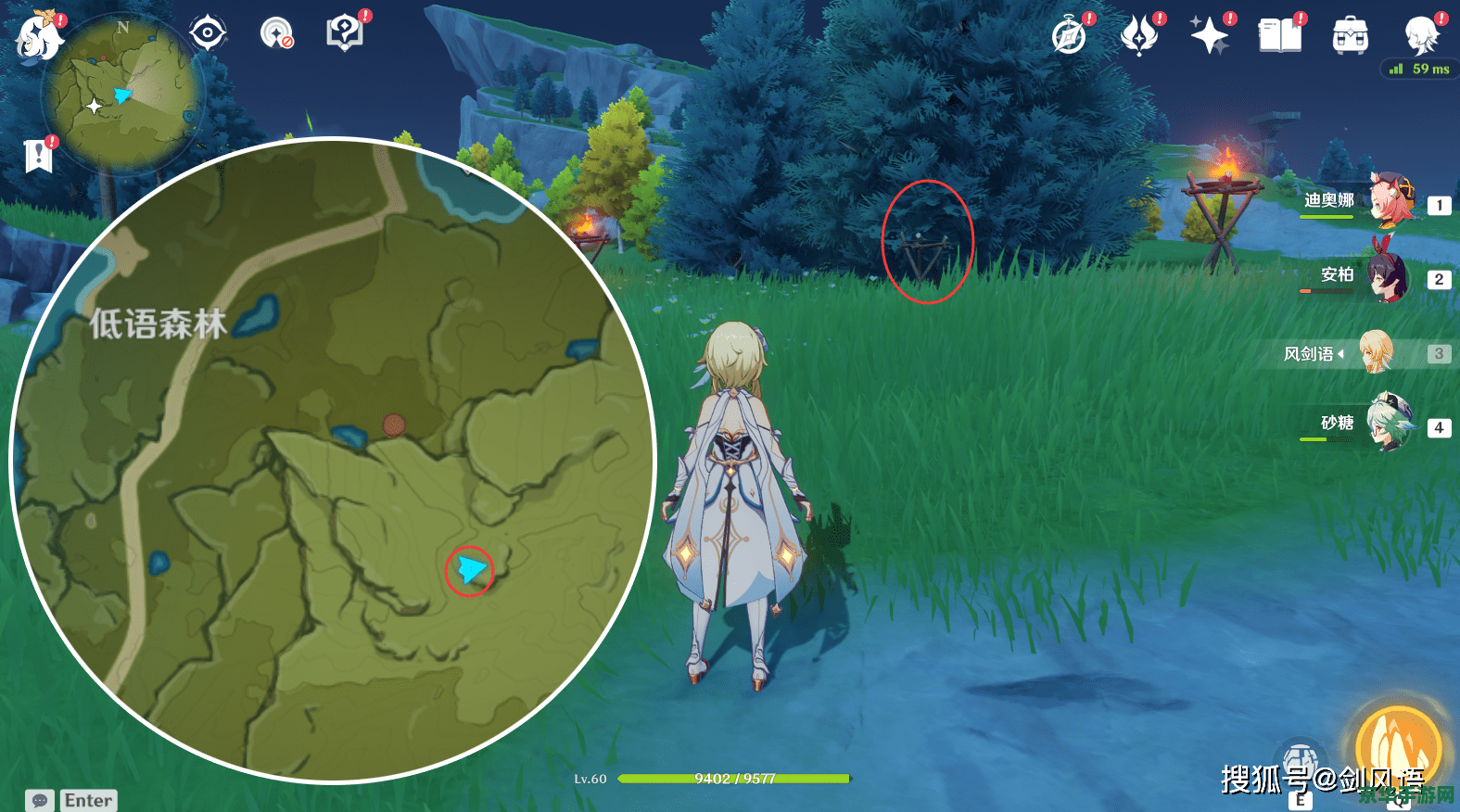The height and width of the screenshot is (812, 1460).
Task: Open the events compass icon
Action: coord(1069,36)
